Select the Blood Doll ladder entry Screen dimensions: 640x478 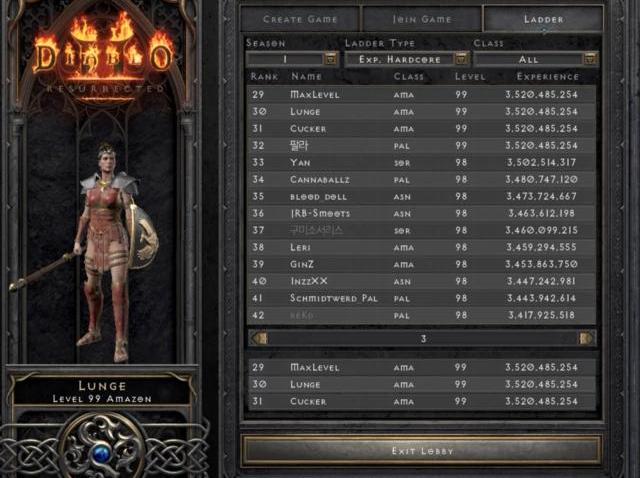click(421, 196)
